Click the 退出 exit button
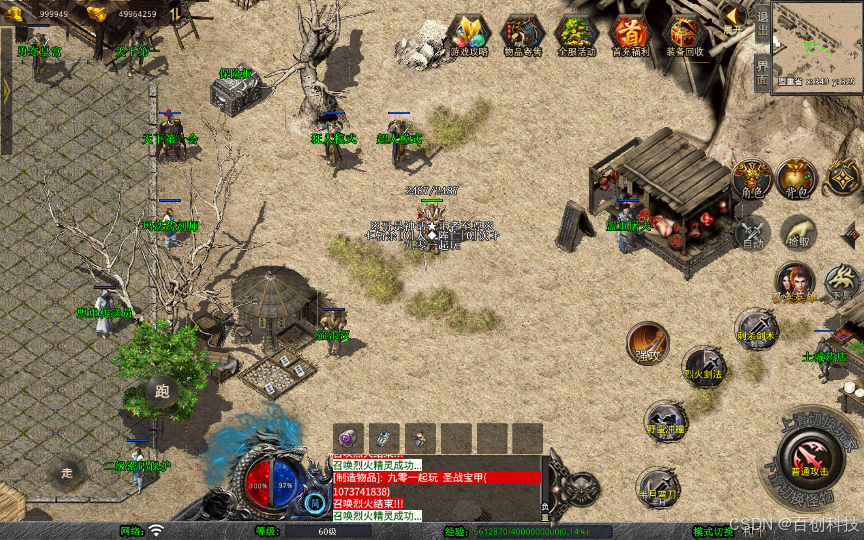Screen dimensions: 864x540 (762, 21)
